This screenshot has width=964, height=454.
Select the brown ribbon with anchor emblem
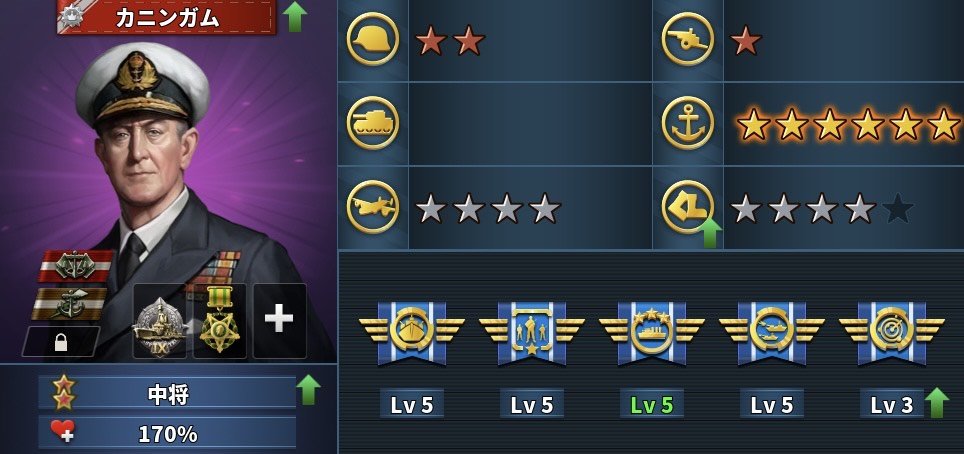(72, 301)
